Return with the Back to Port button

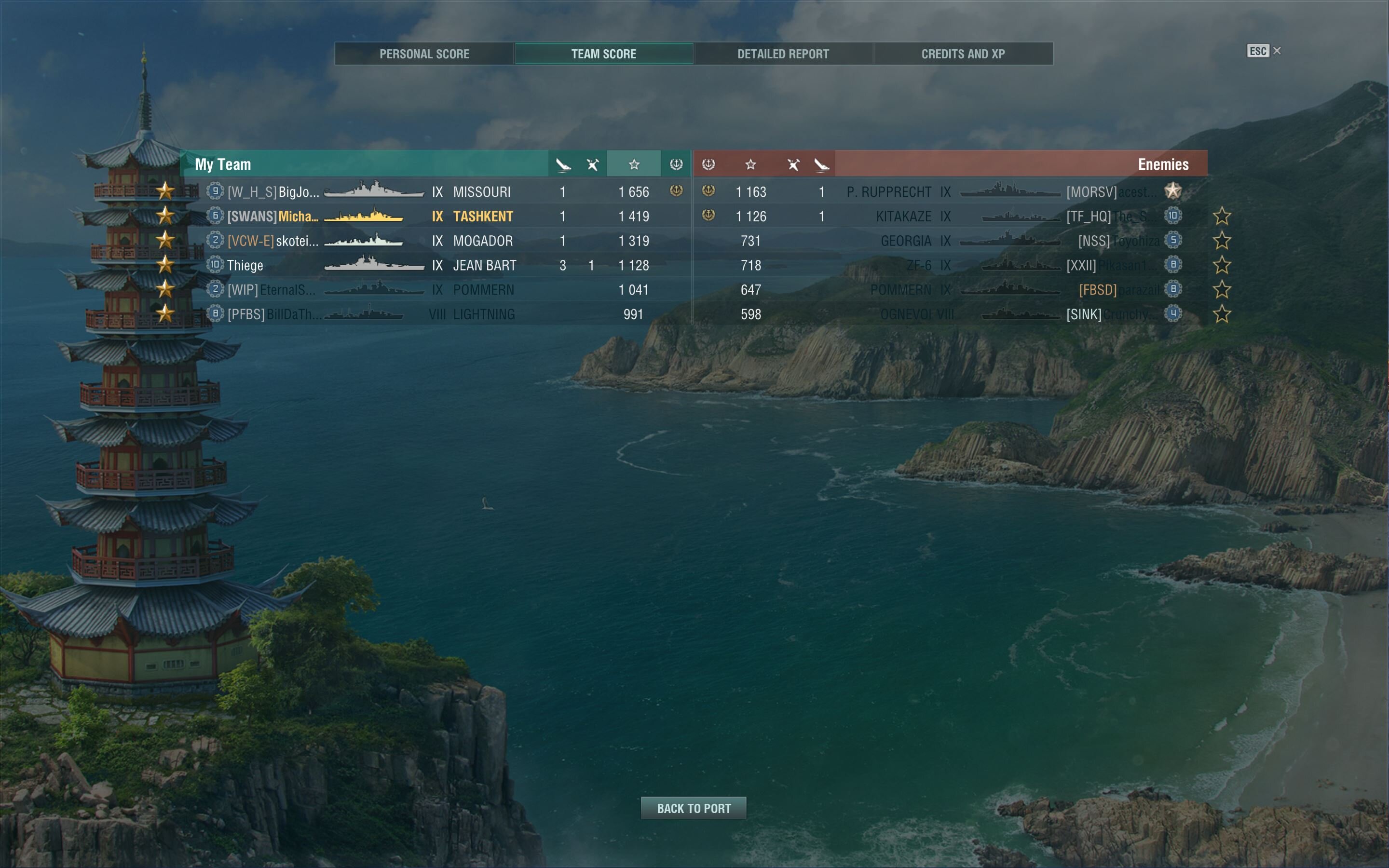[x=694, y=808]
